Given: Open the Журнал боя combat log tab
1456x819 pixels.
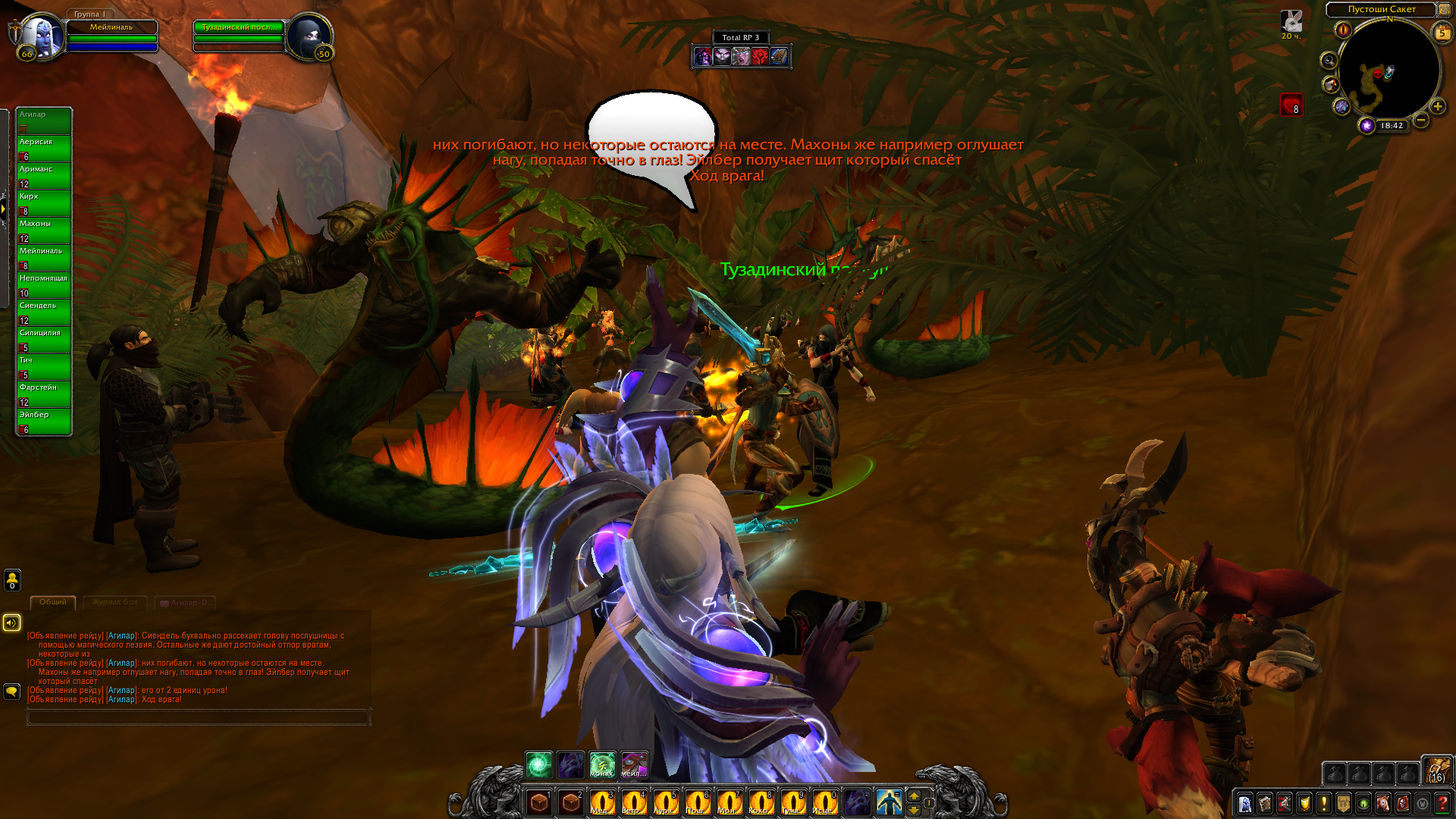Looking at the screenshot, I should pos(115,602).
